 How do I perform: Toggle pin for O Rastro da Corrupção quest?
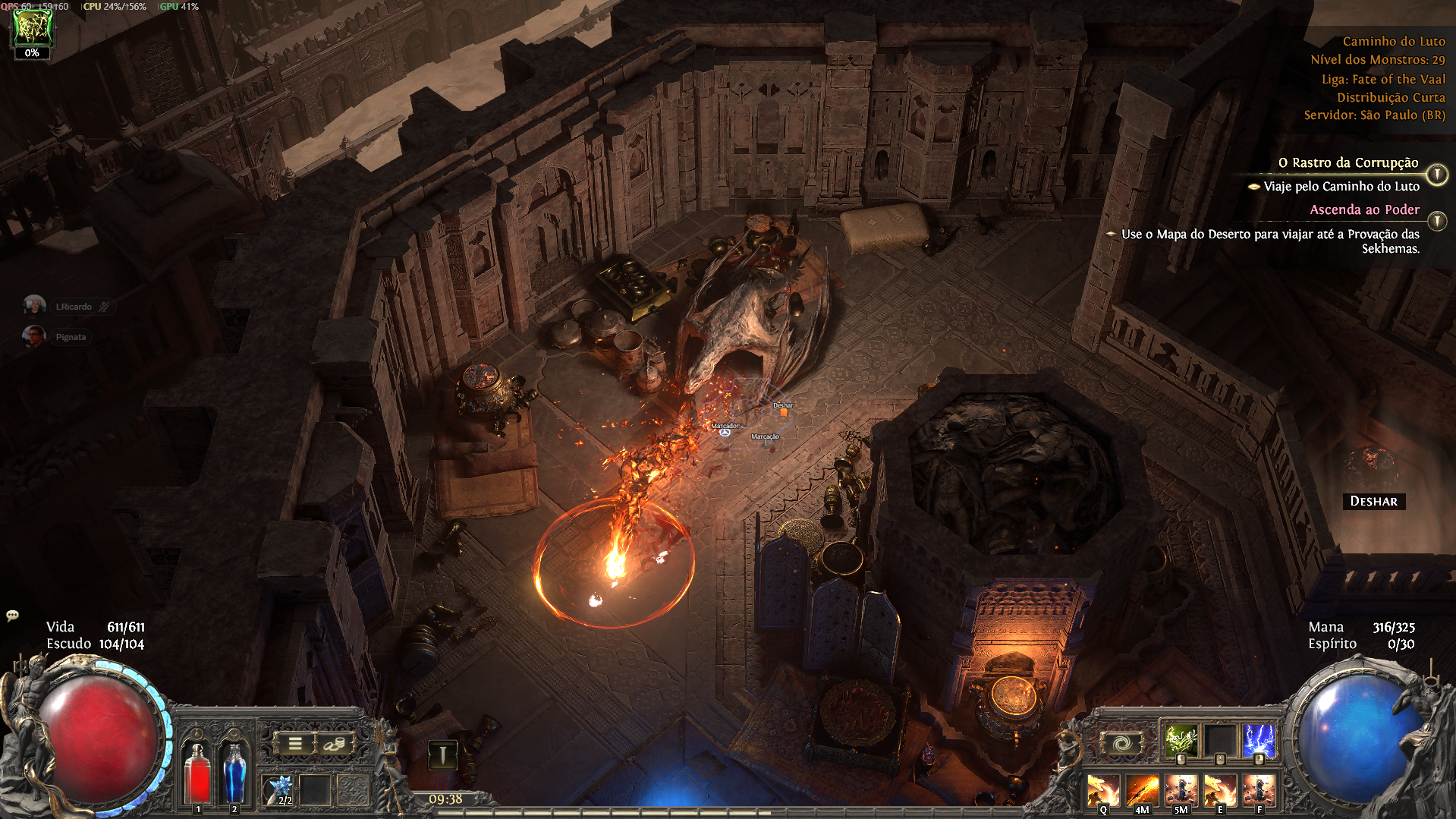click(x=1437, y=175)
